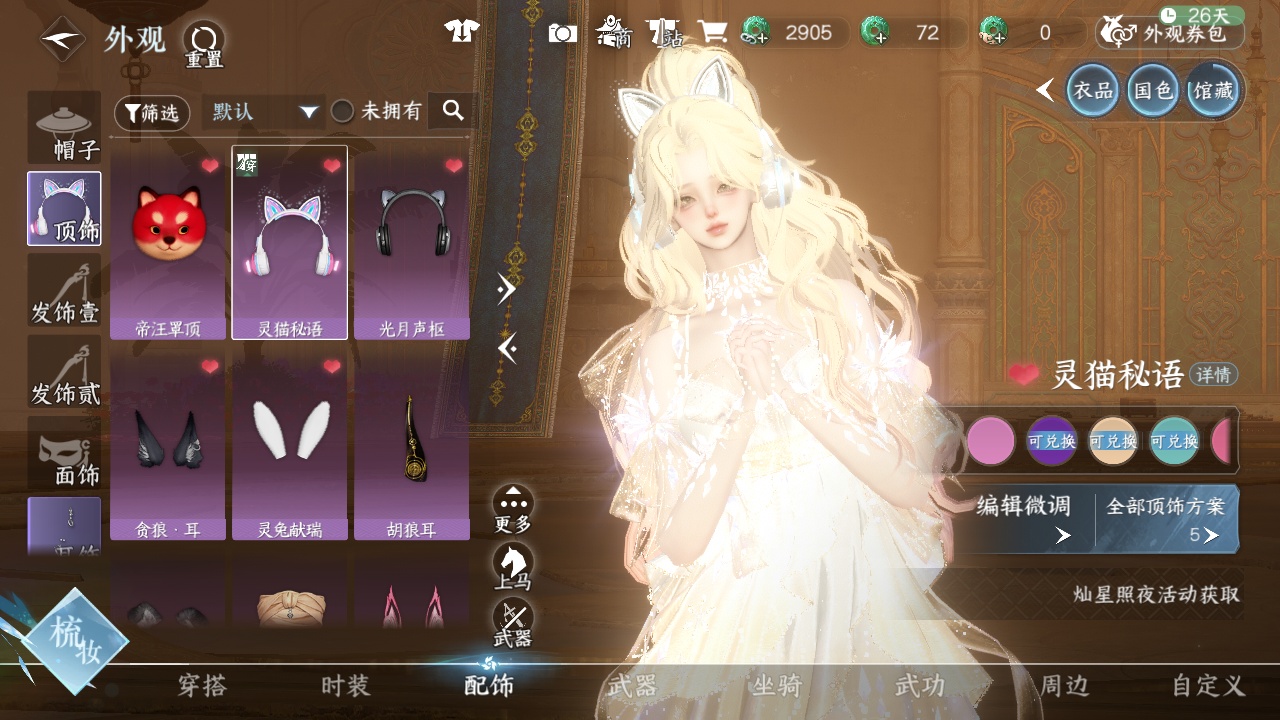This screenshot has width=1280, height=720.
Task: Take a photo with the camera icon
Action: tap(563, 33)
